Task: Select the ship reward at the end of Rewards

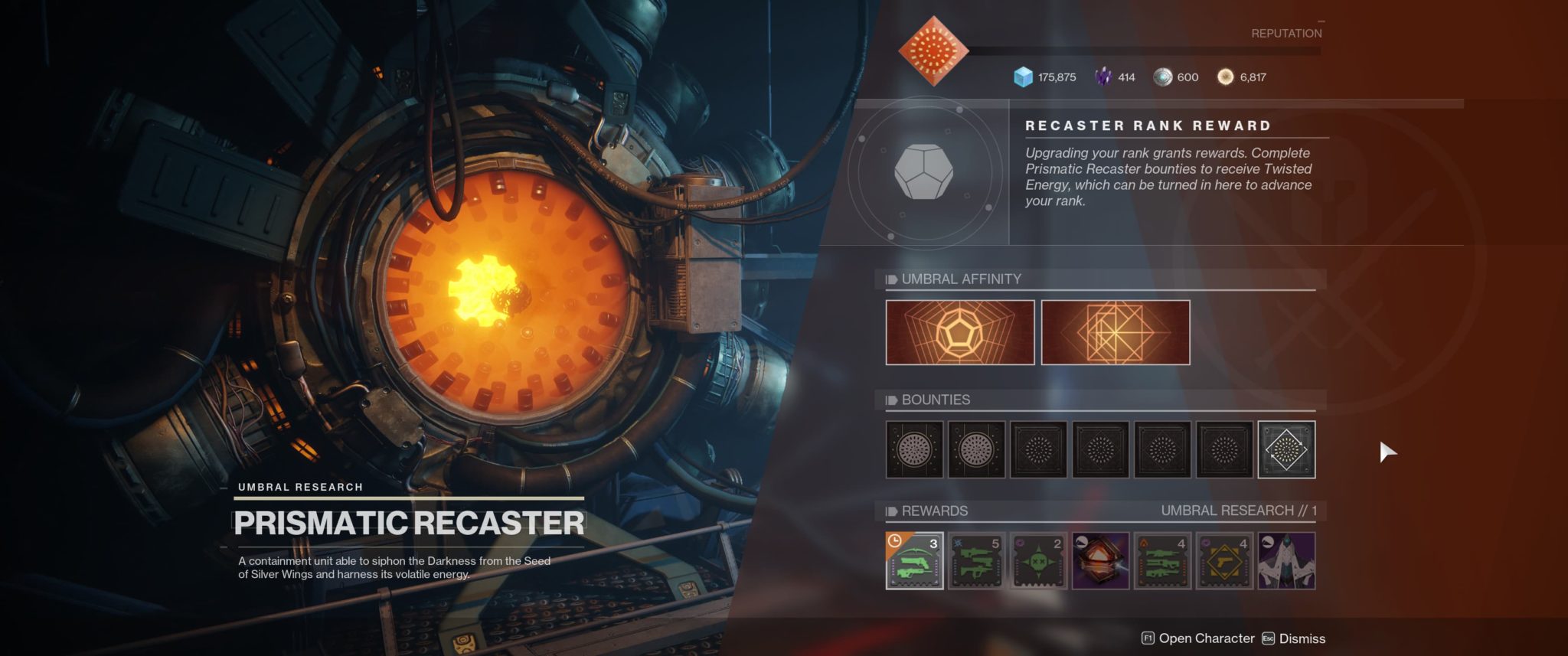Action: pyautogui.click(x=1286, y=561)
